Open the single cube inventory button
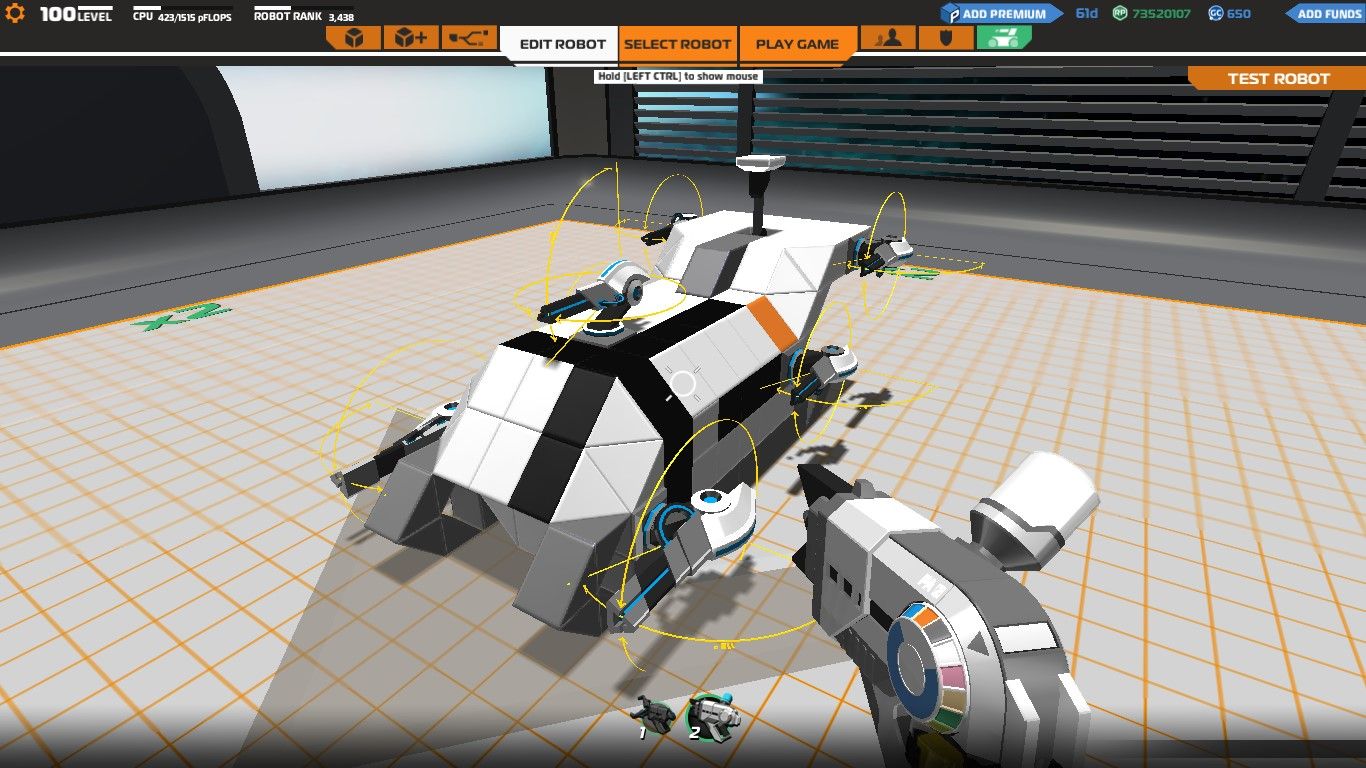Screen dimensions: 1366x768 coord(353,38)
